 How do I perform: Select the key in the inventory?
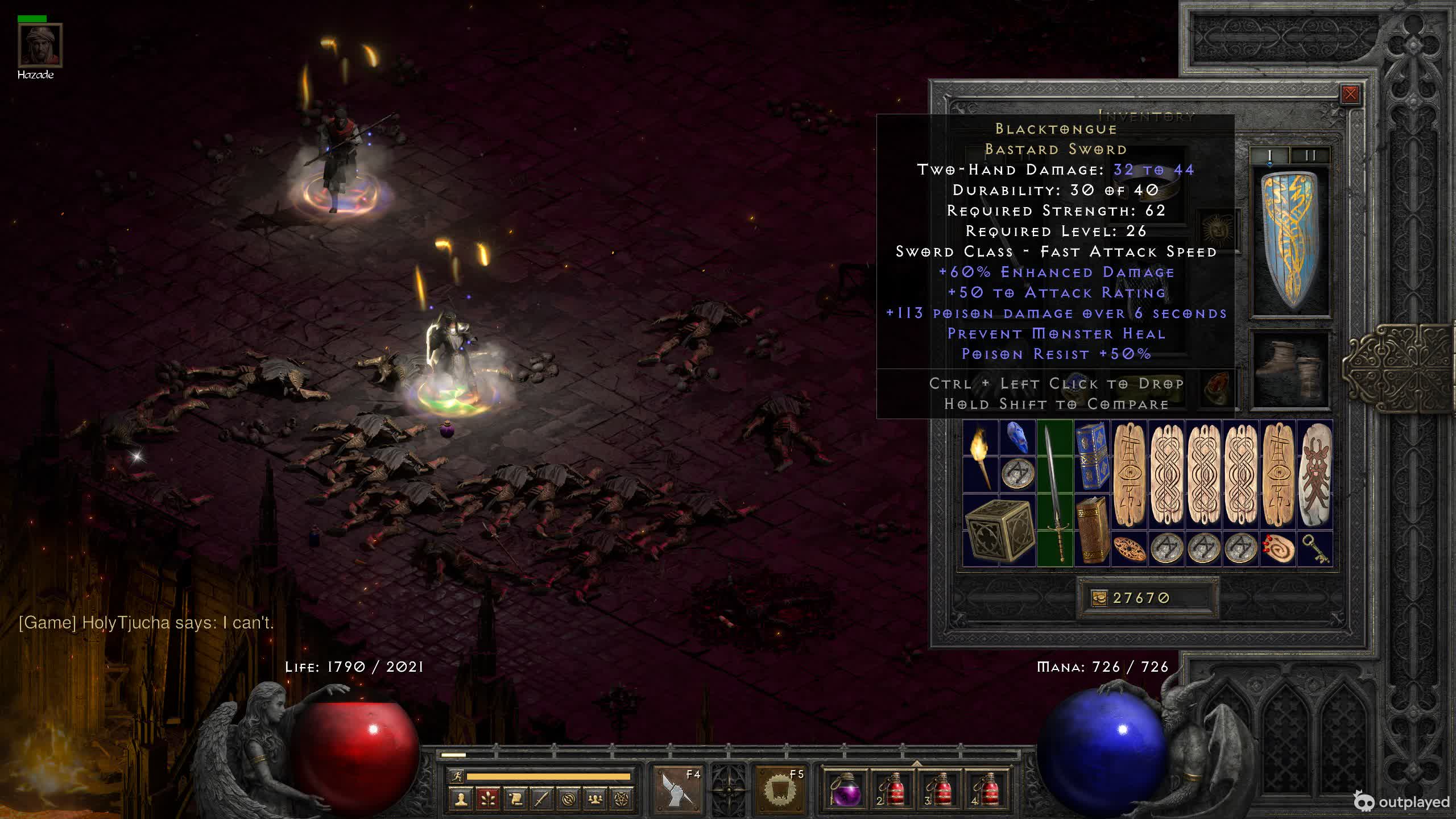point(1316,549)
